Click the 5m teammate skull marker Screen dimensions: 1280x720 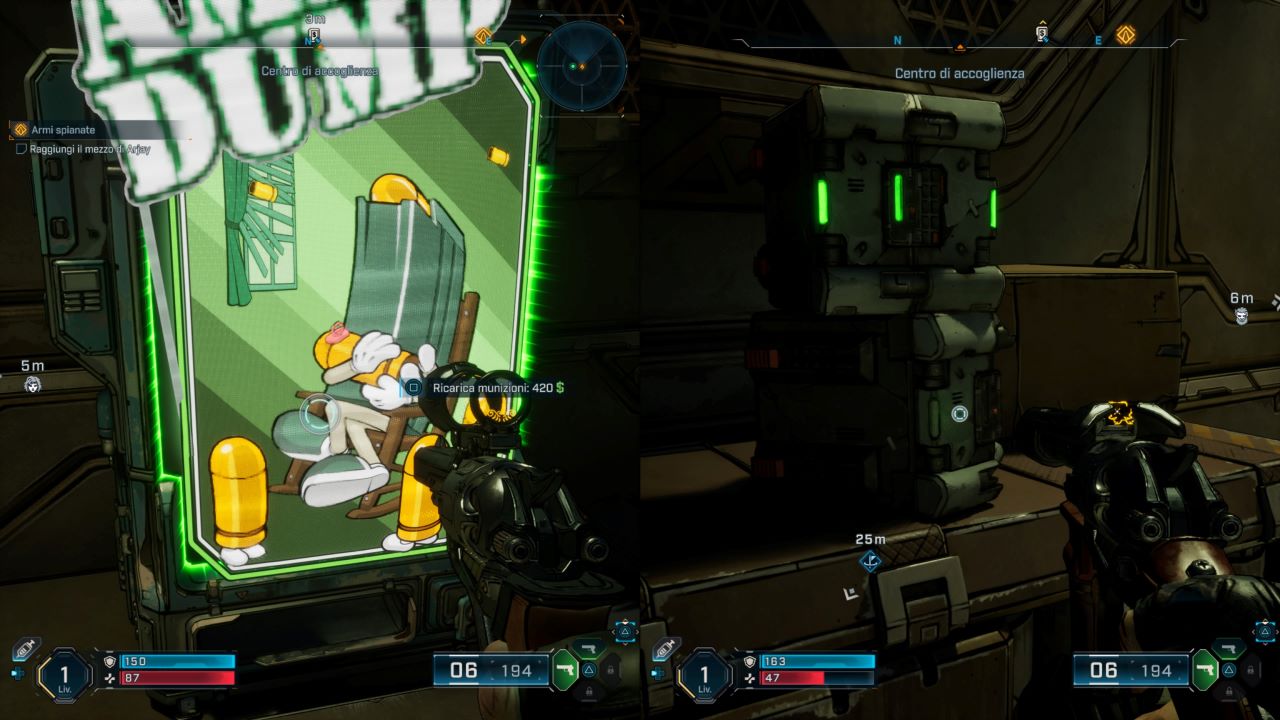(x=33, y=384)
